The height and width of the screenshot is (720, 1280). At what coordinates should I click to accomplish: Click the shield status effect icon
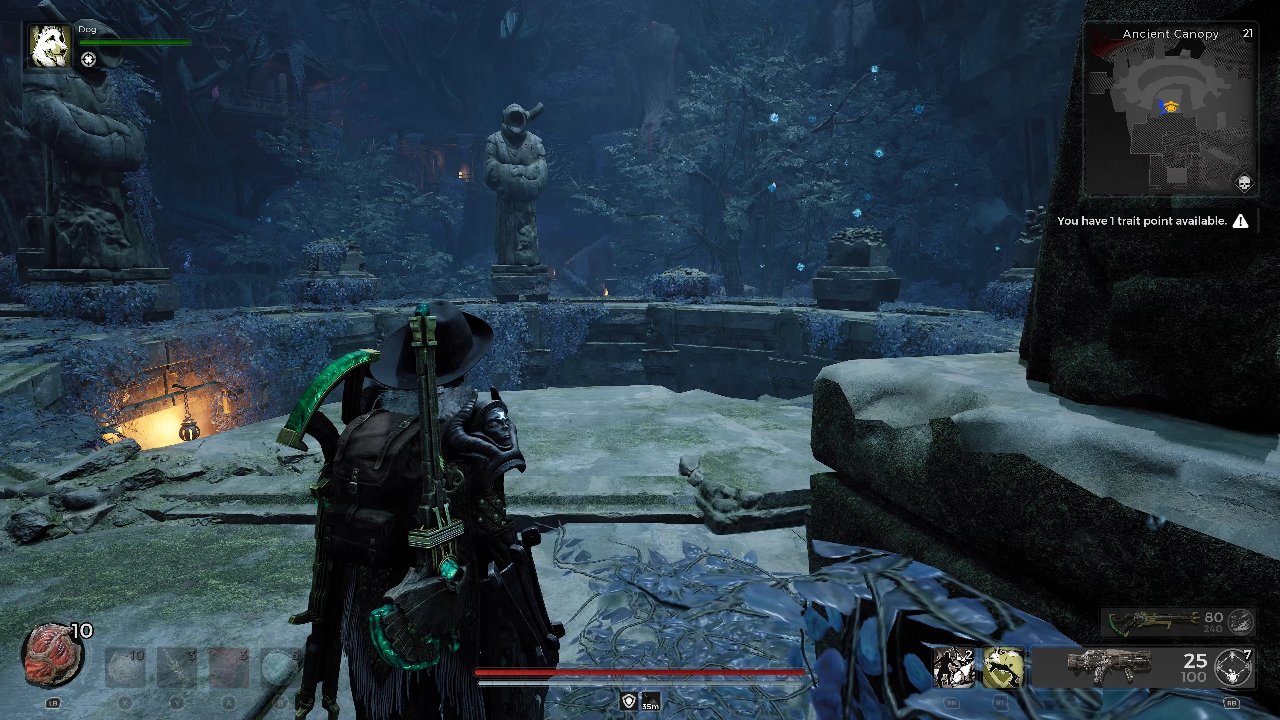point(629,701)
